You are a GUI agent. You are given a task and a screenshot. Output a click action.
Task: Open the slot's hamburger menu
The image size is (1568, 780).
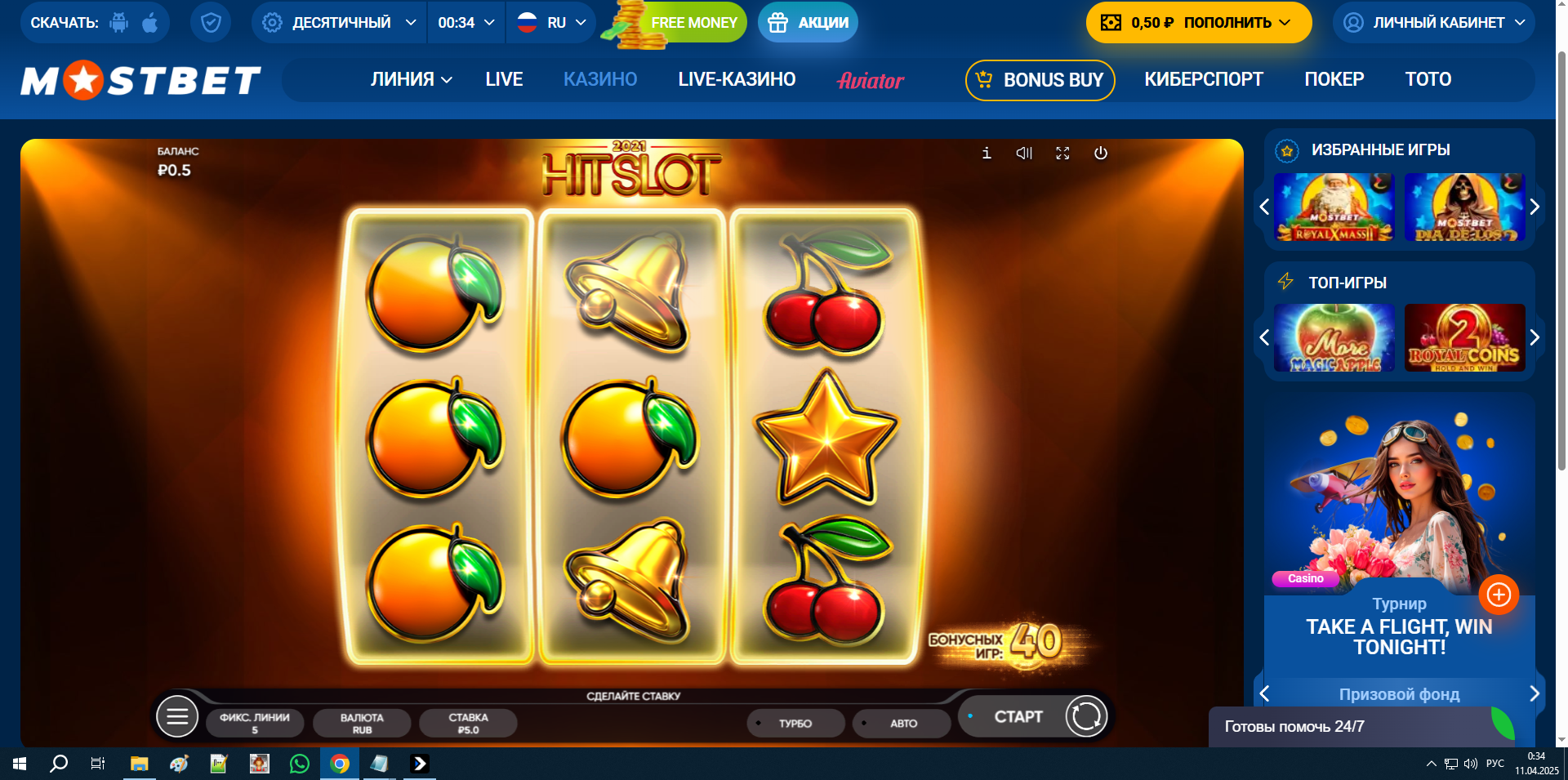coord(177,717)
